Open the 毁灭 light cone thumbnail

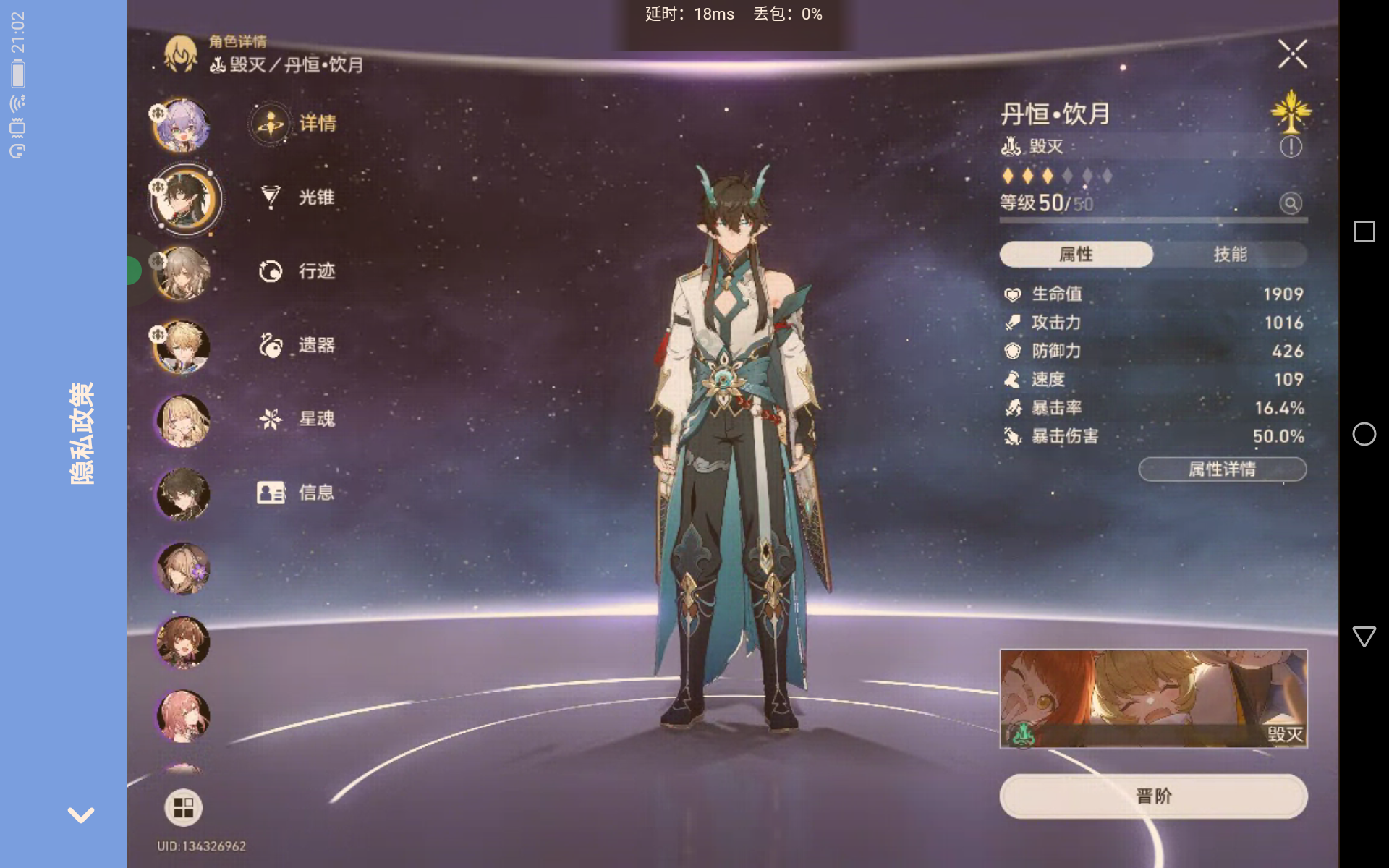click(x=1153, y=699)
